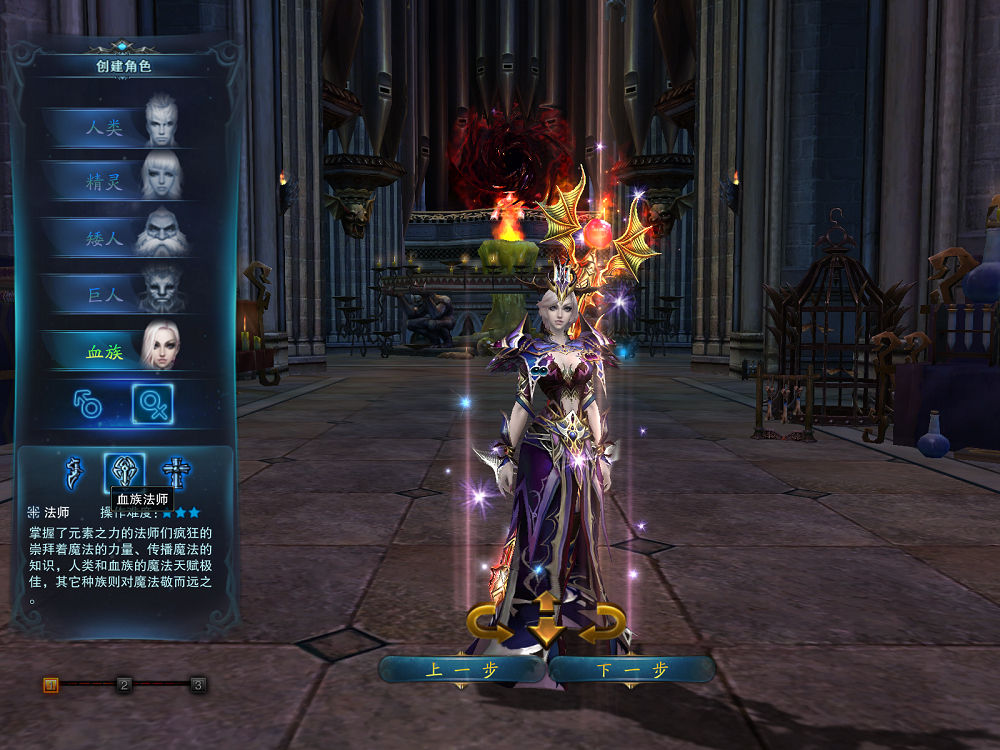Select the mage class emblem icon

click(x=126, y=471)
